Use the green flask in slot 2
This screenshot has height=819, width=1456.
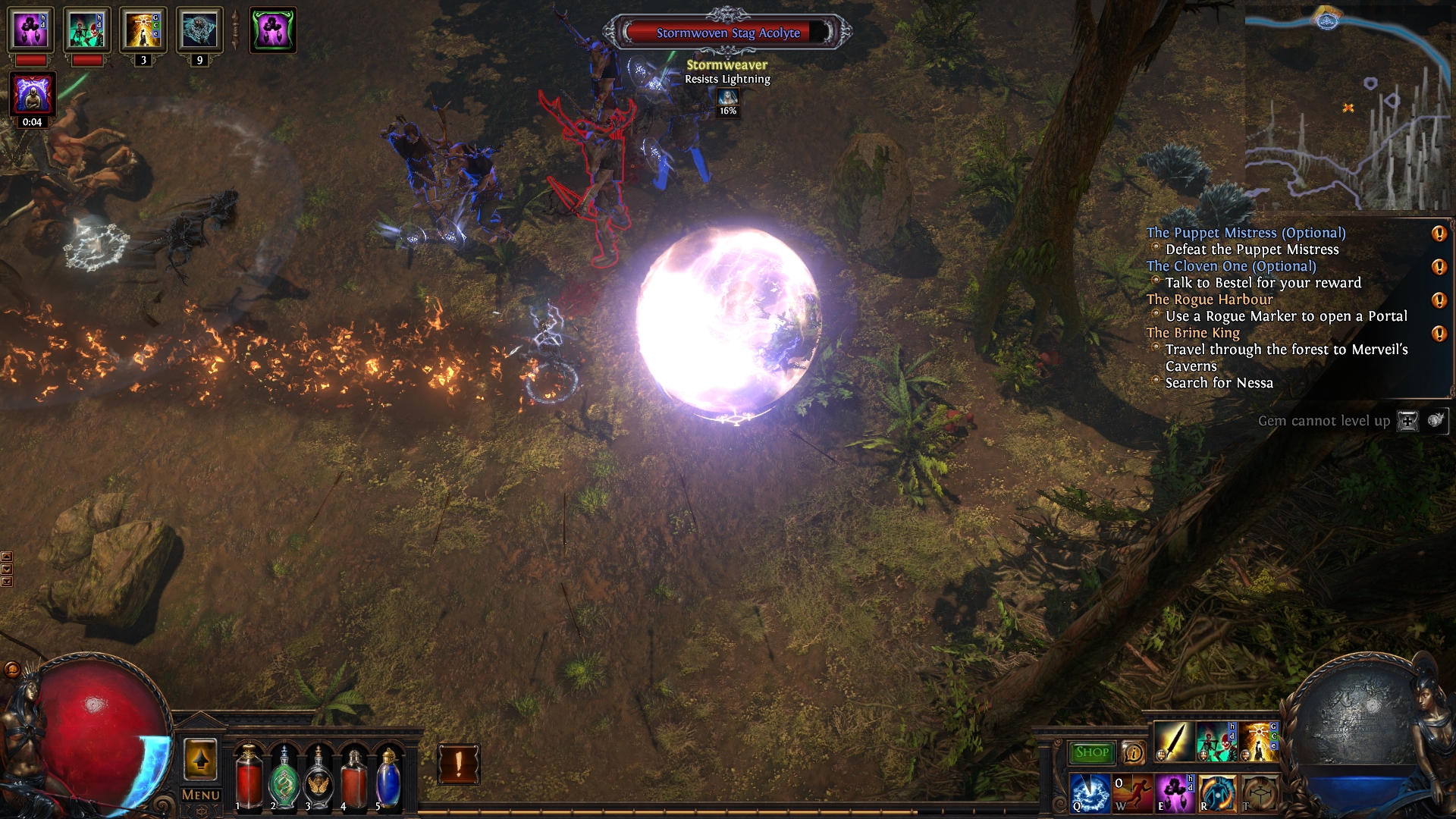(x=285, y=778)
